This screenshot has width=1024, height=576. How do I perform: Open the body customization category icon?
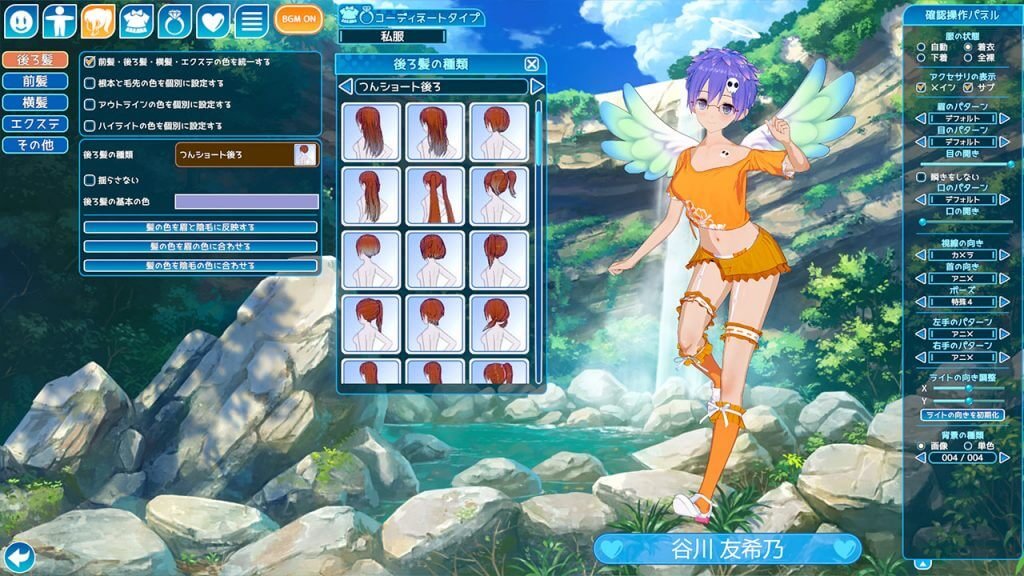[60, 20]
